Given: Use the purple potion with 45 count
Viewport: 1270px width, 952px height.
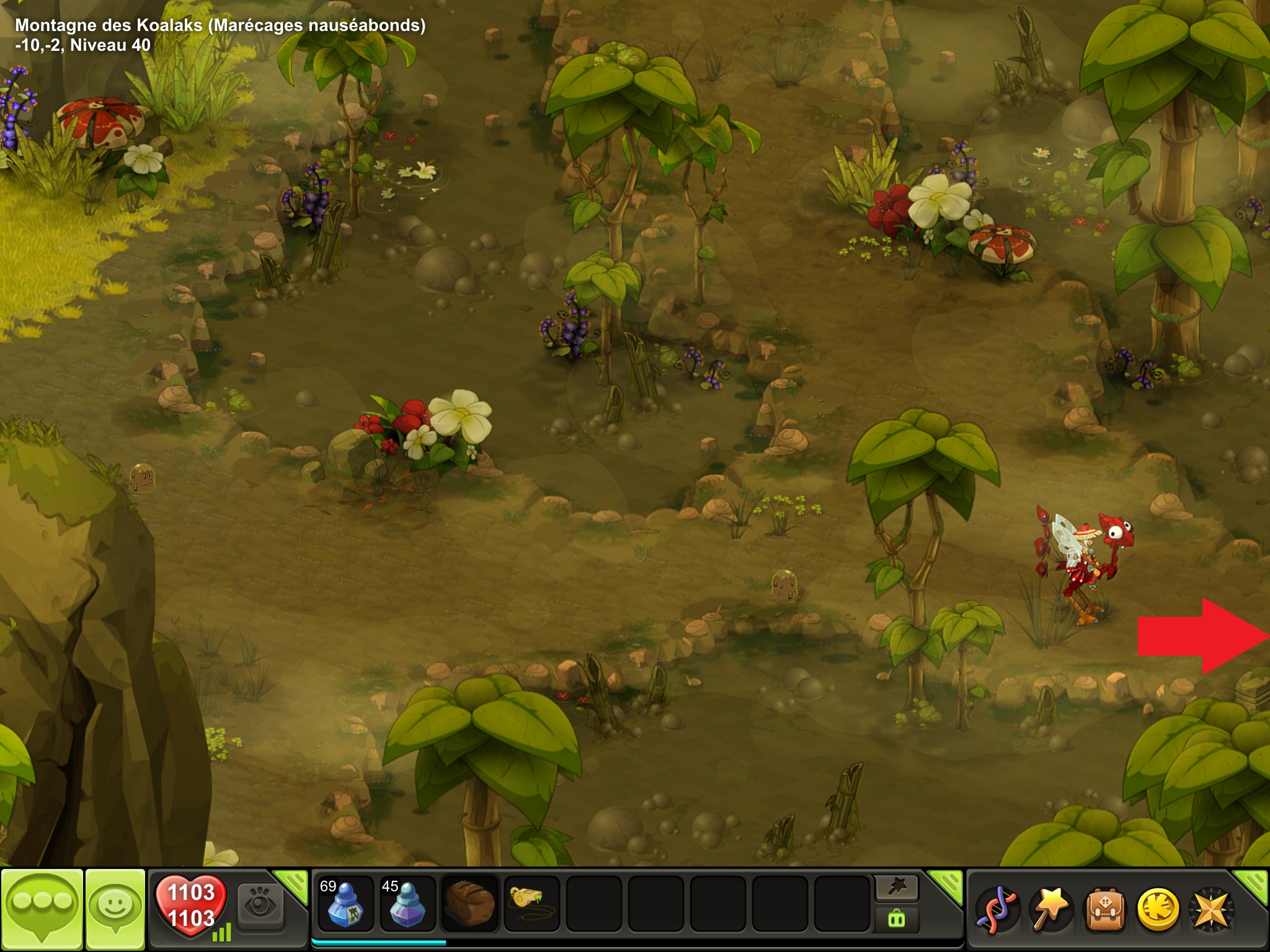Looking at the screenshot, I should tap(407, 904).
